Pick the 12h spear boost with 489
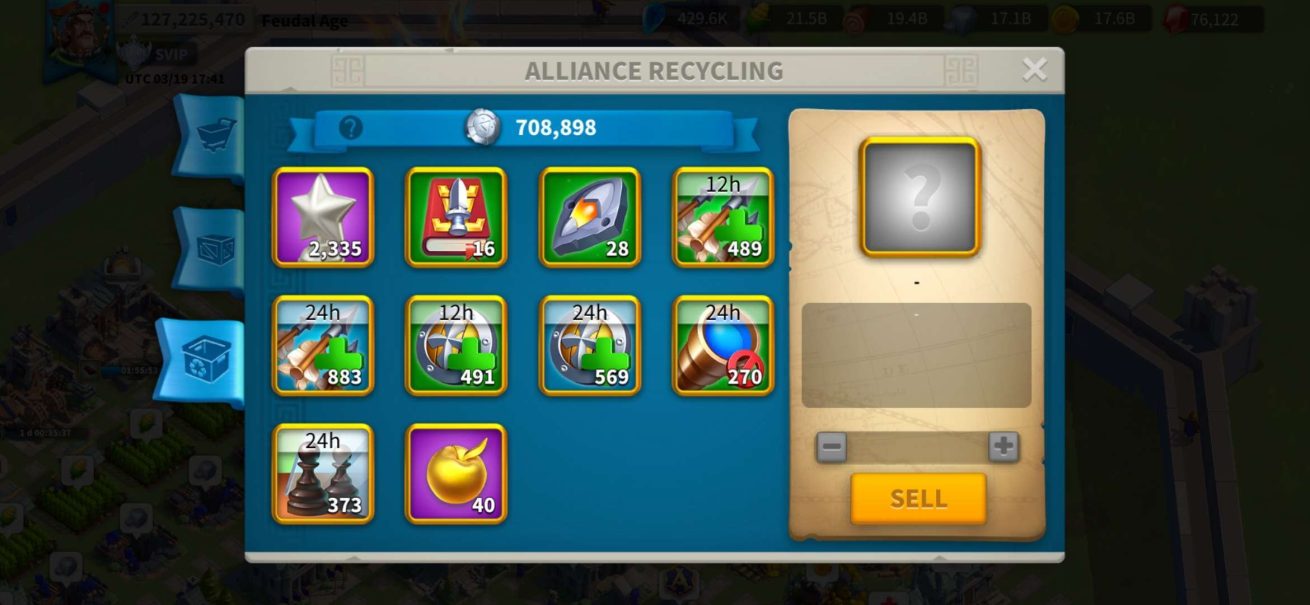Viewport: 1310px width, 605px height. [x=723, y=217]
